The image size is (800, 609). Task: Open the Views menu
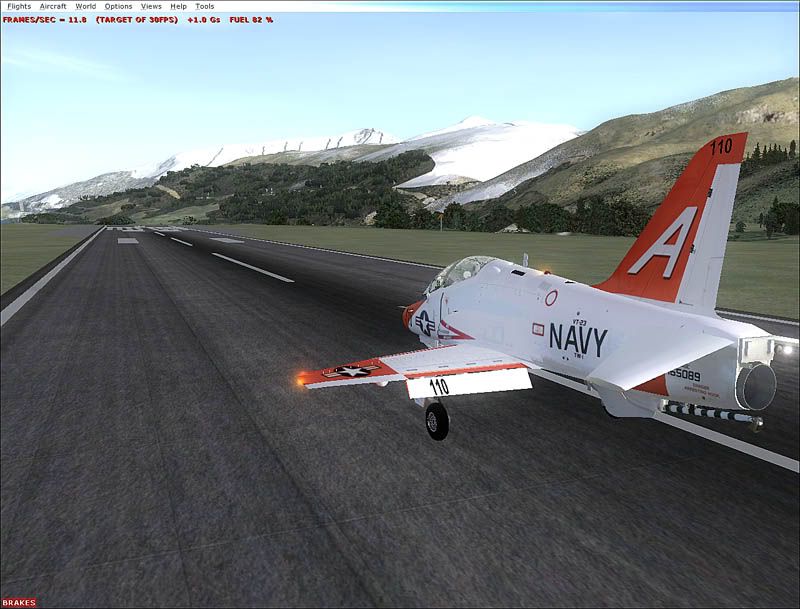coord(151,6)
